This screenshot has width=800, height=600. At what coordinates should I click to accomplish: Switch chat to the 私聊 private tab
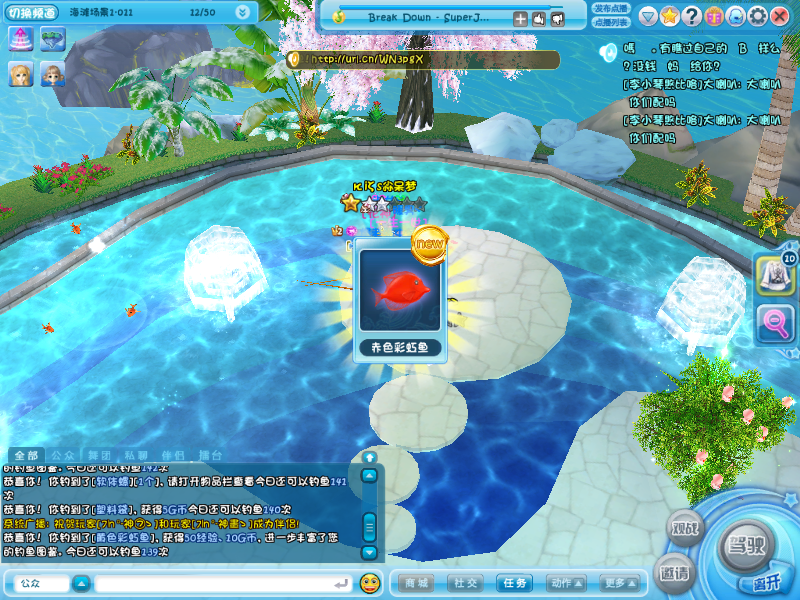click(137, 456)
